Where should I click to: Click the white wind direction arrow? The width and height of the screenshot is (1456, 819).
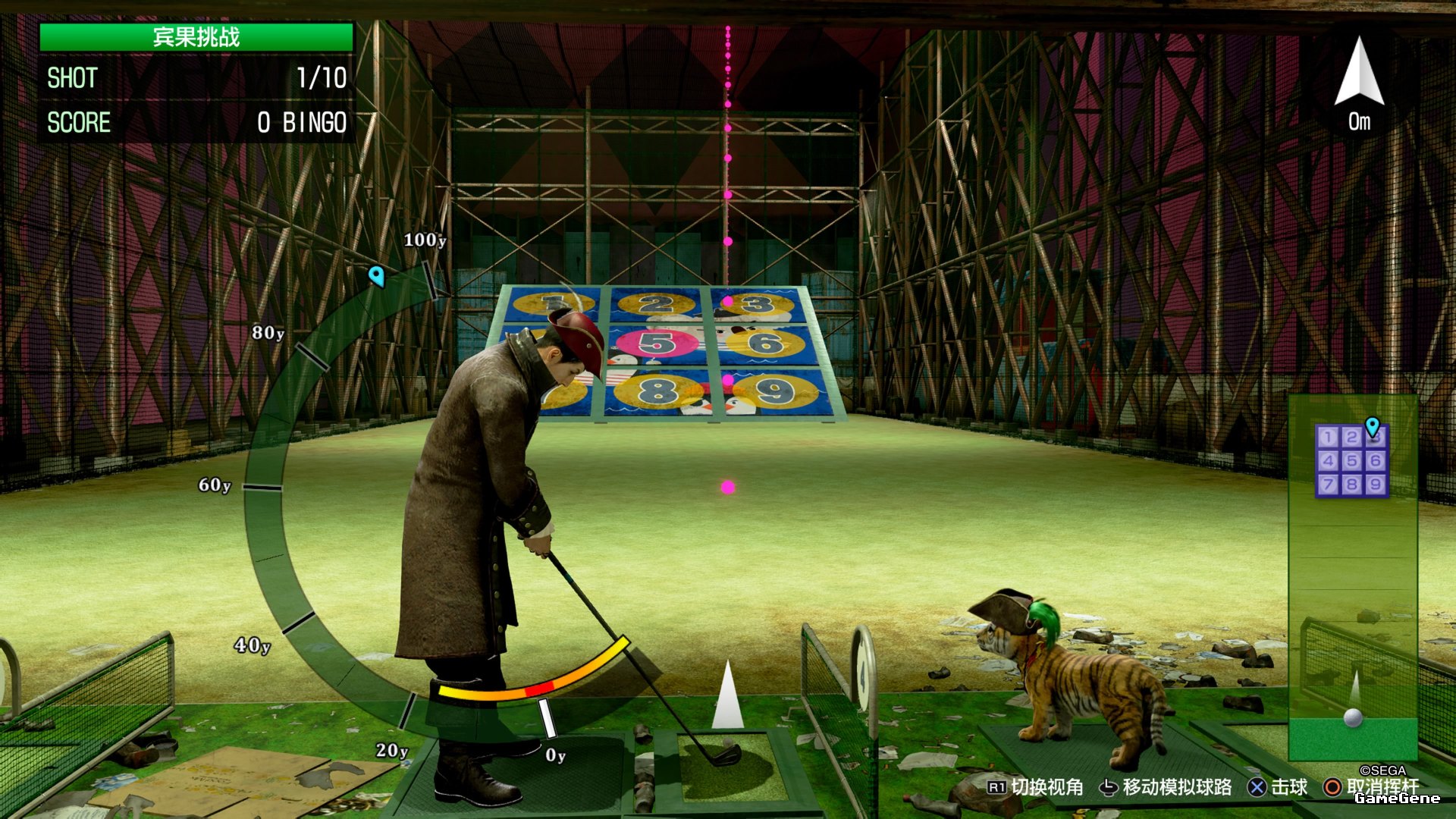point(1359,73)
